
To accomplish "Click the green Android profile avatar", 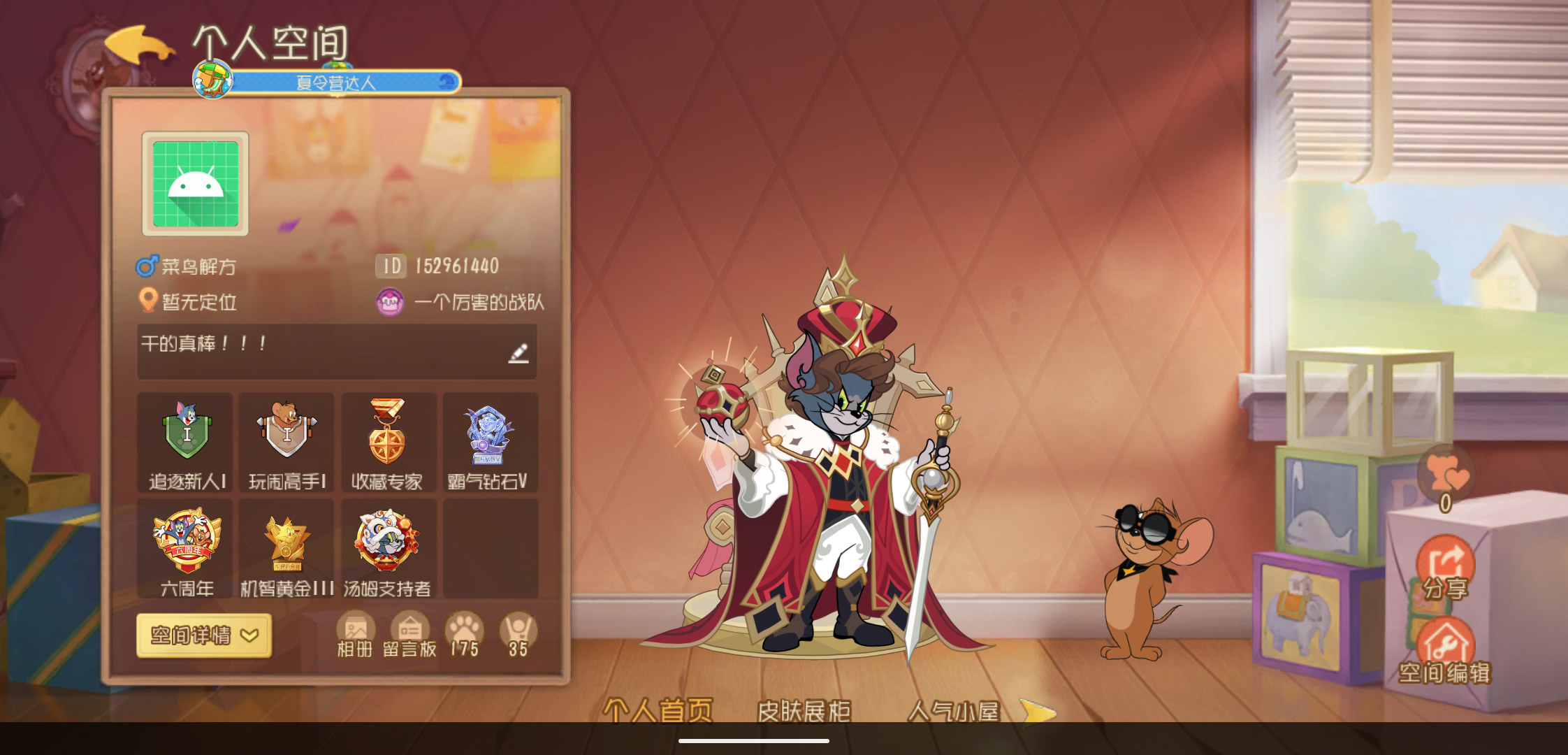I will click(x=196, y=184).
